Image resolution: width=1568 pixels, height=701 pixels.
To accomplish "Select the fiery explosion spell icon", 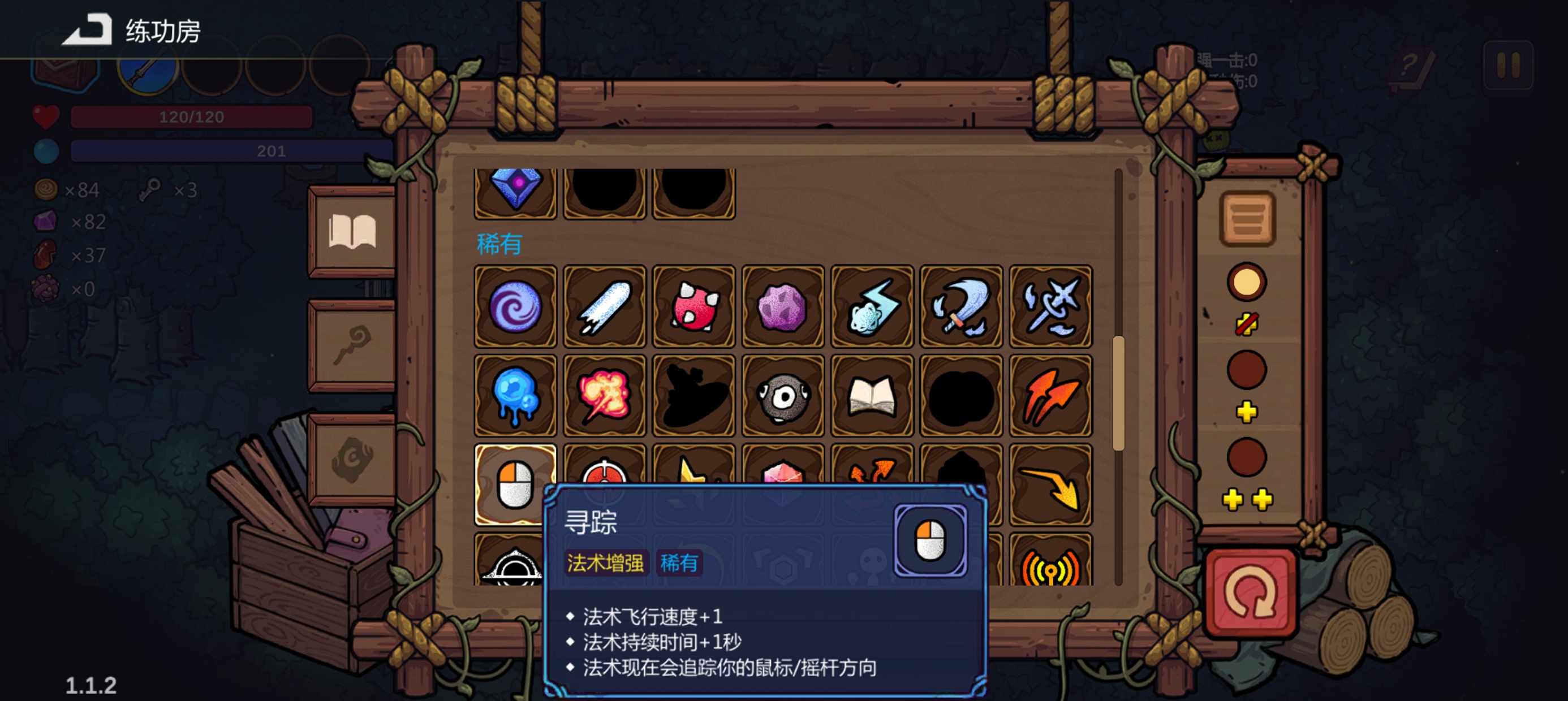I will [604, 395].
